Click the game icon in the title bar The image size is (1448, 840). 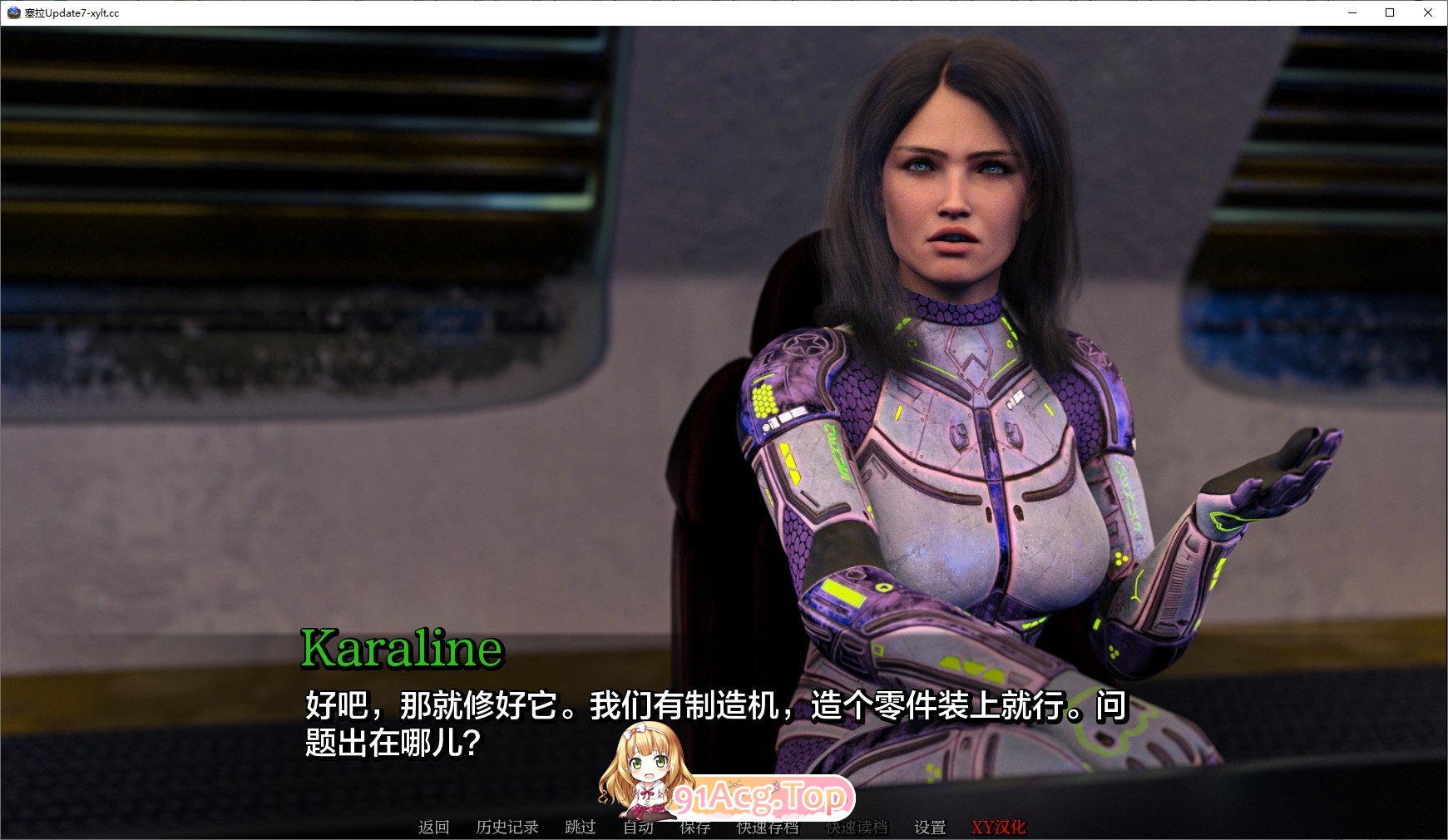pyautogui.click(x=12, y=13)
